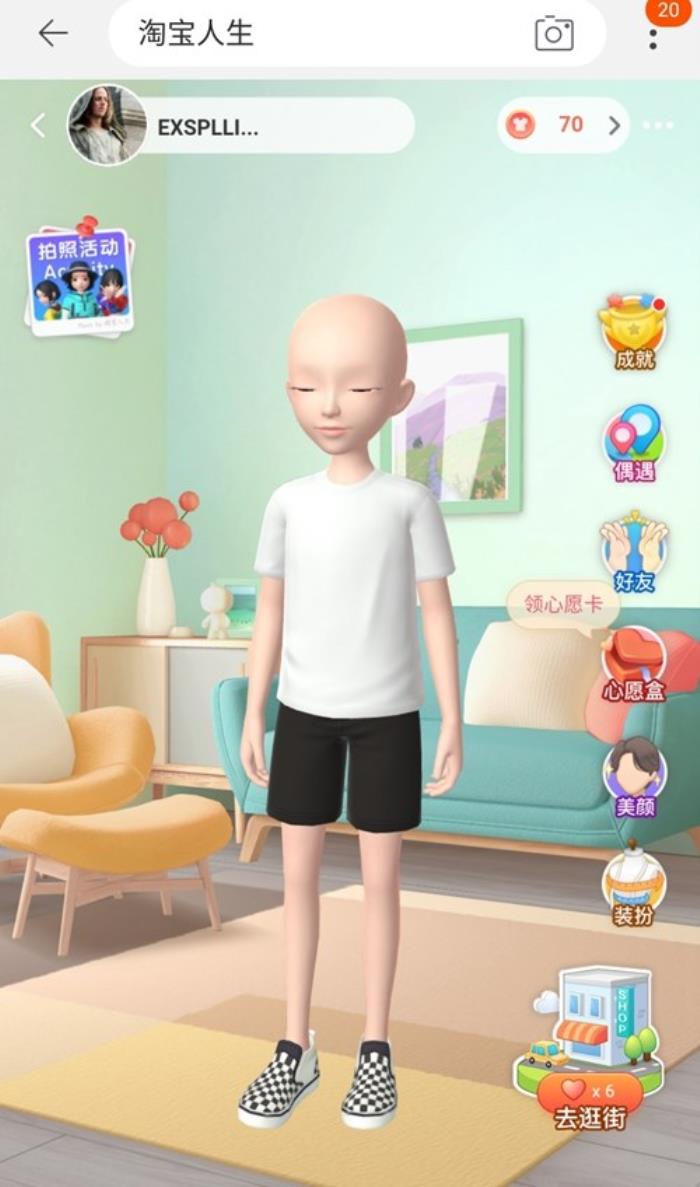Viewport: 700px width, 1187px height.
Task: Go back with the top-left arrow
Action: click(x=52, y=33)
